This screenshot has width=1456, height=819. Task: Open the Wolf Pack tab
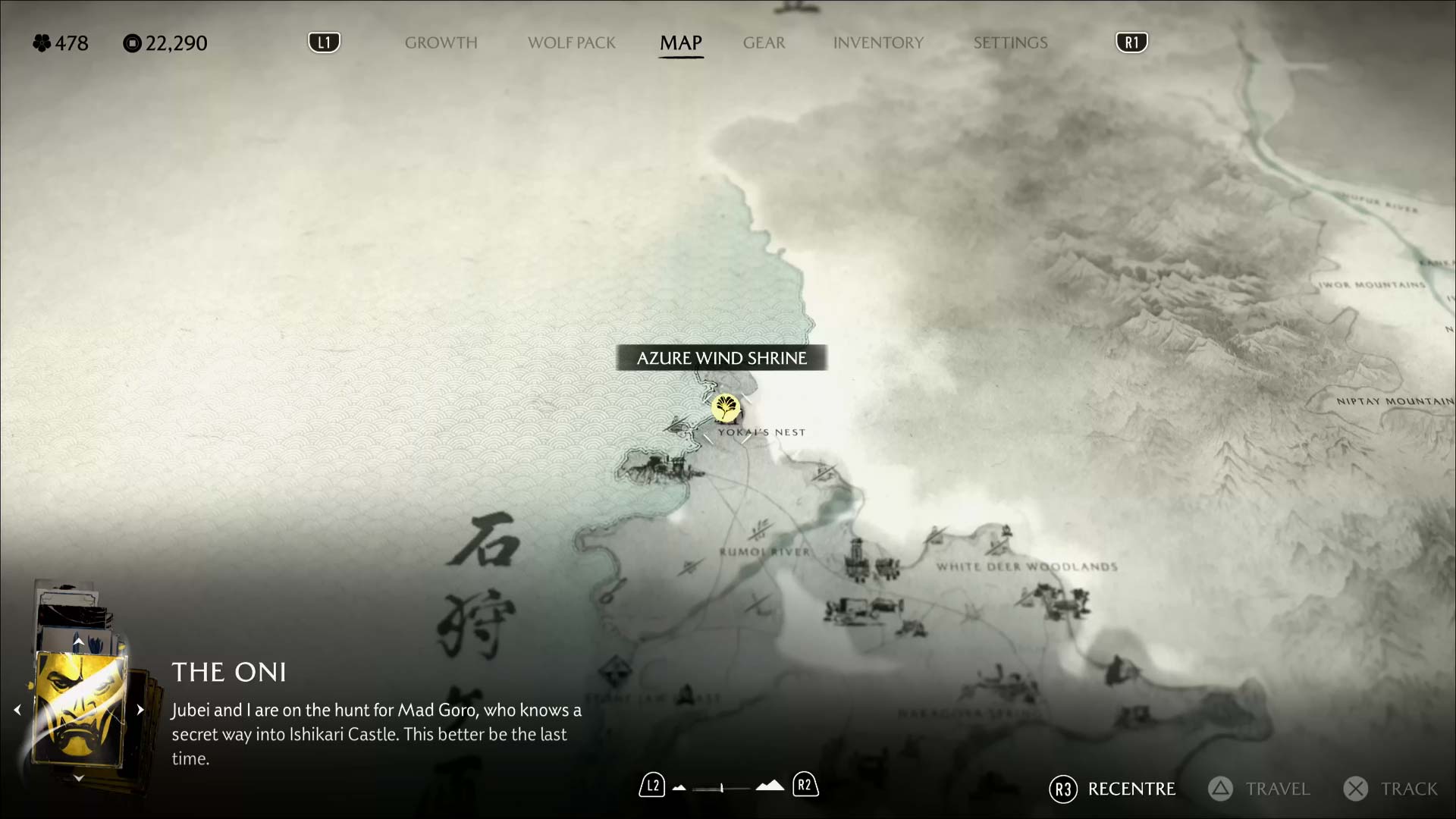pyautogui.click(x=572, y=43)
